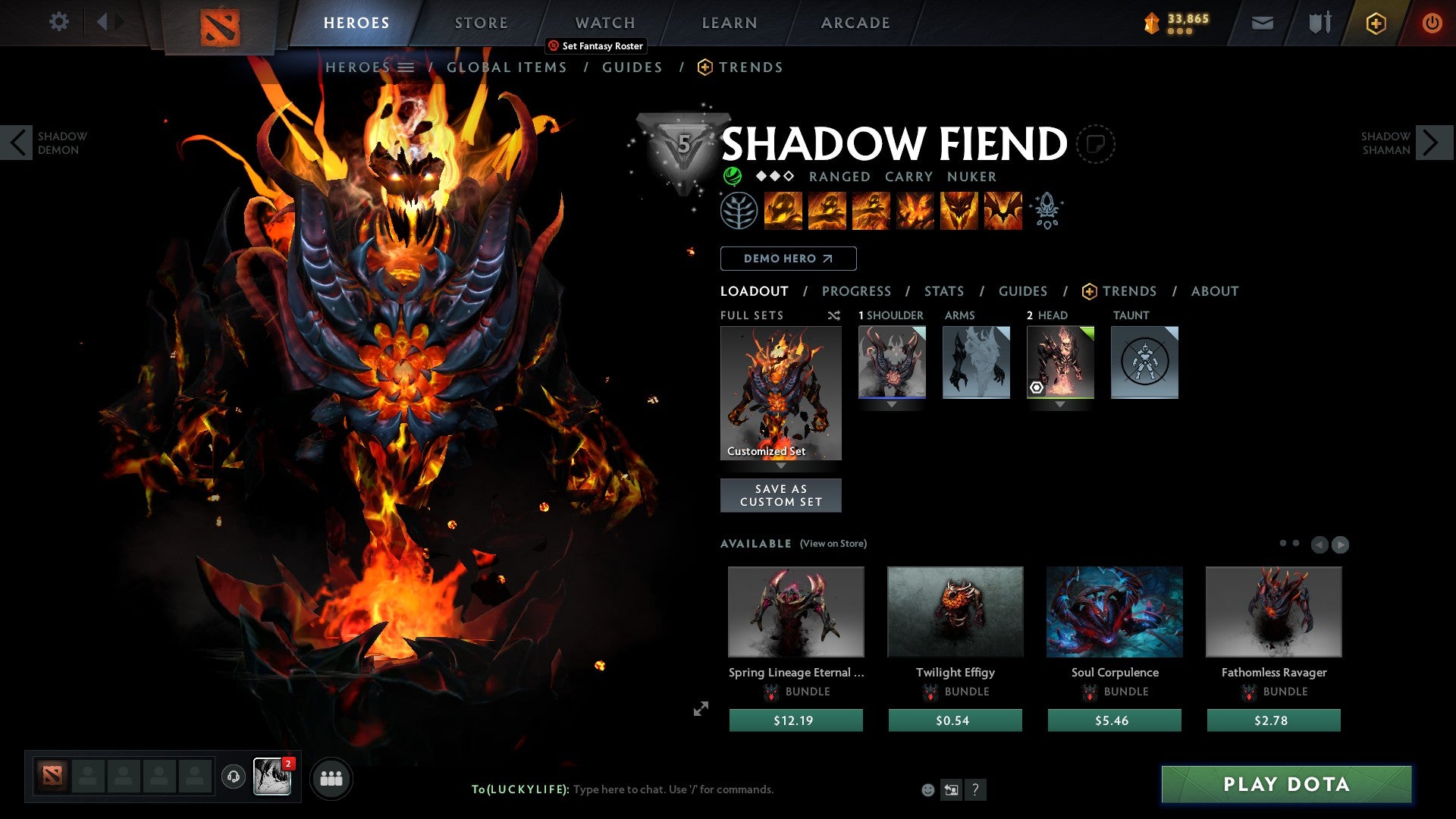Click the Aghanim's upgrades icon beside abilities
The height and width of the screenshot is (819, 1456).
(1047, 211)
